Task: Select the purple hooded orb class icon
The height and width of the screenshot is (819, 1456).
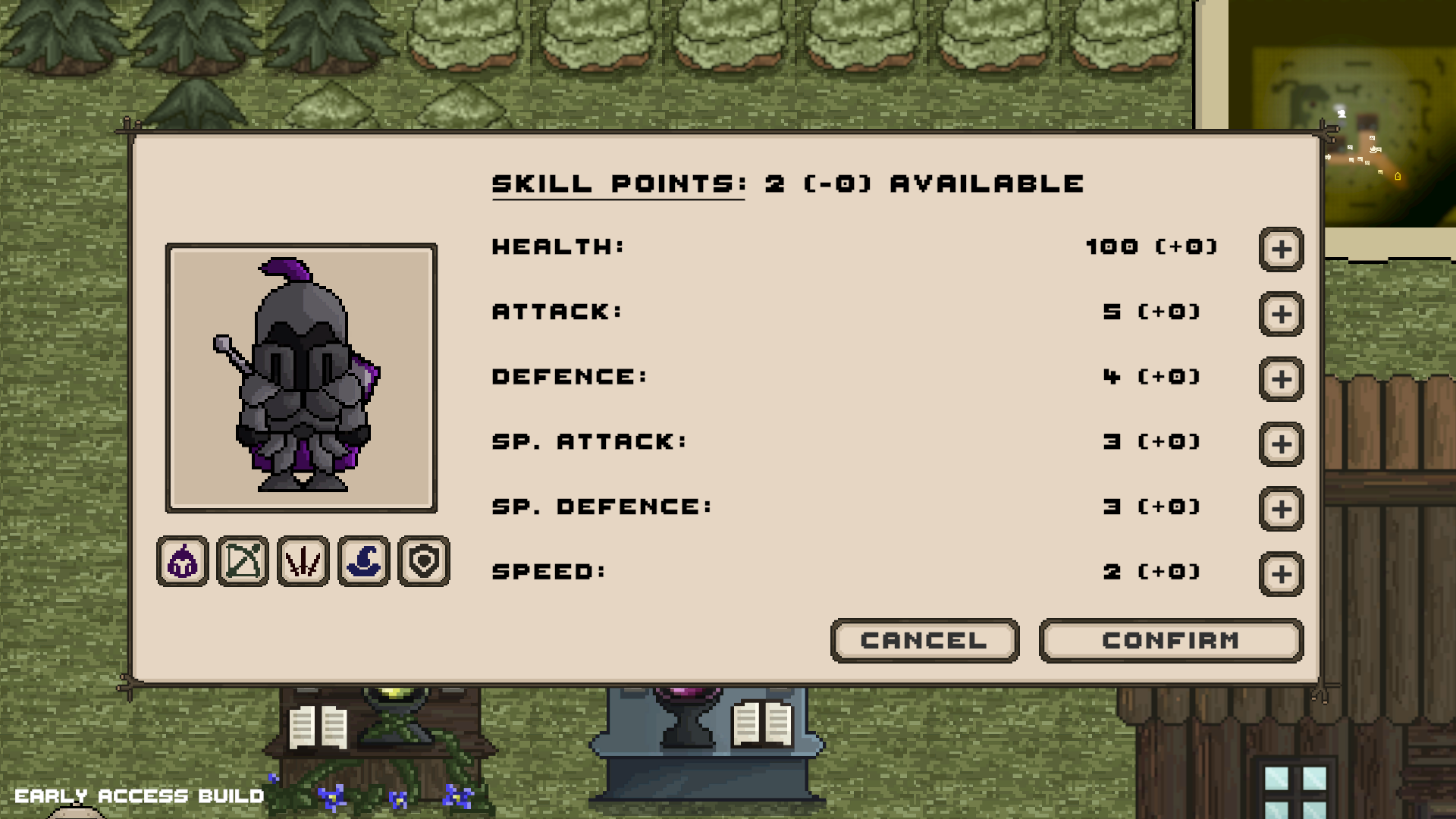Action: coord(182,561)
